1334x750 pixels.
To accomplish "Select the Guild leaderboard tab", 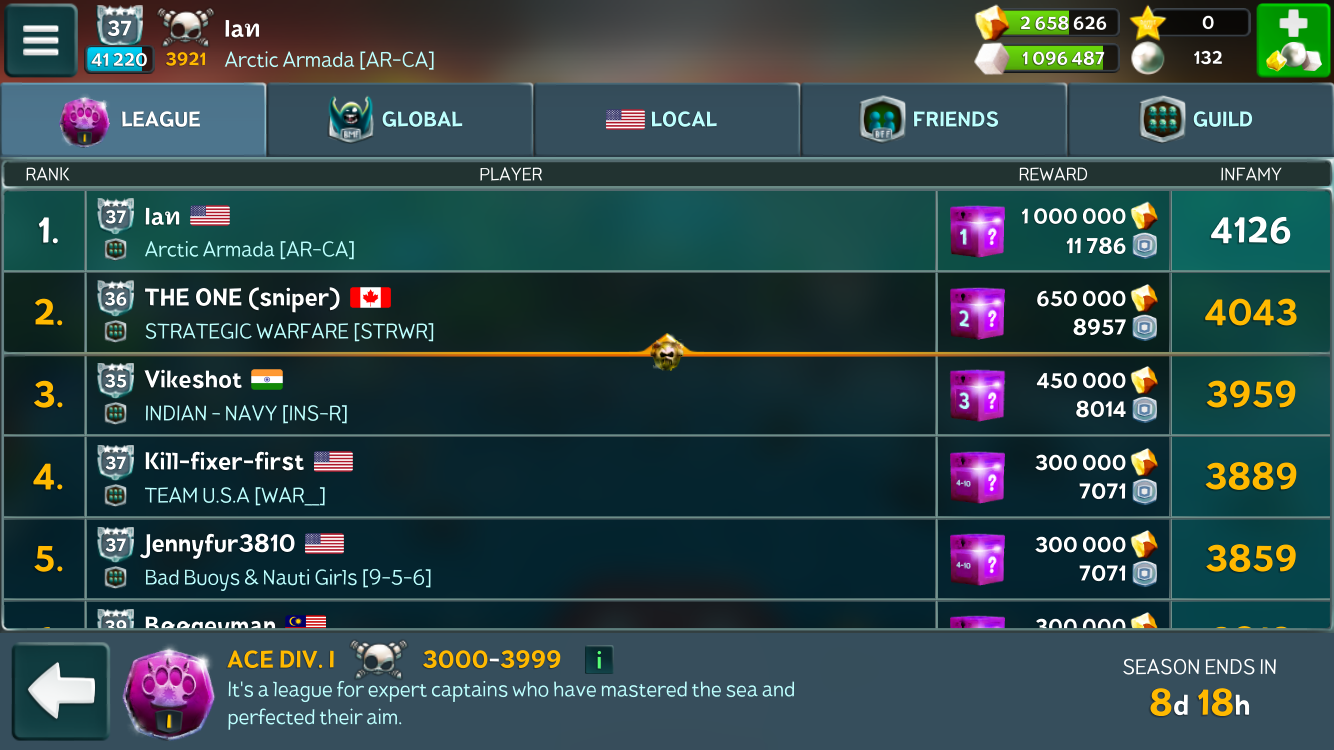I will (1200, 120).
